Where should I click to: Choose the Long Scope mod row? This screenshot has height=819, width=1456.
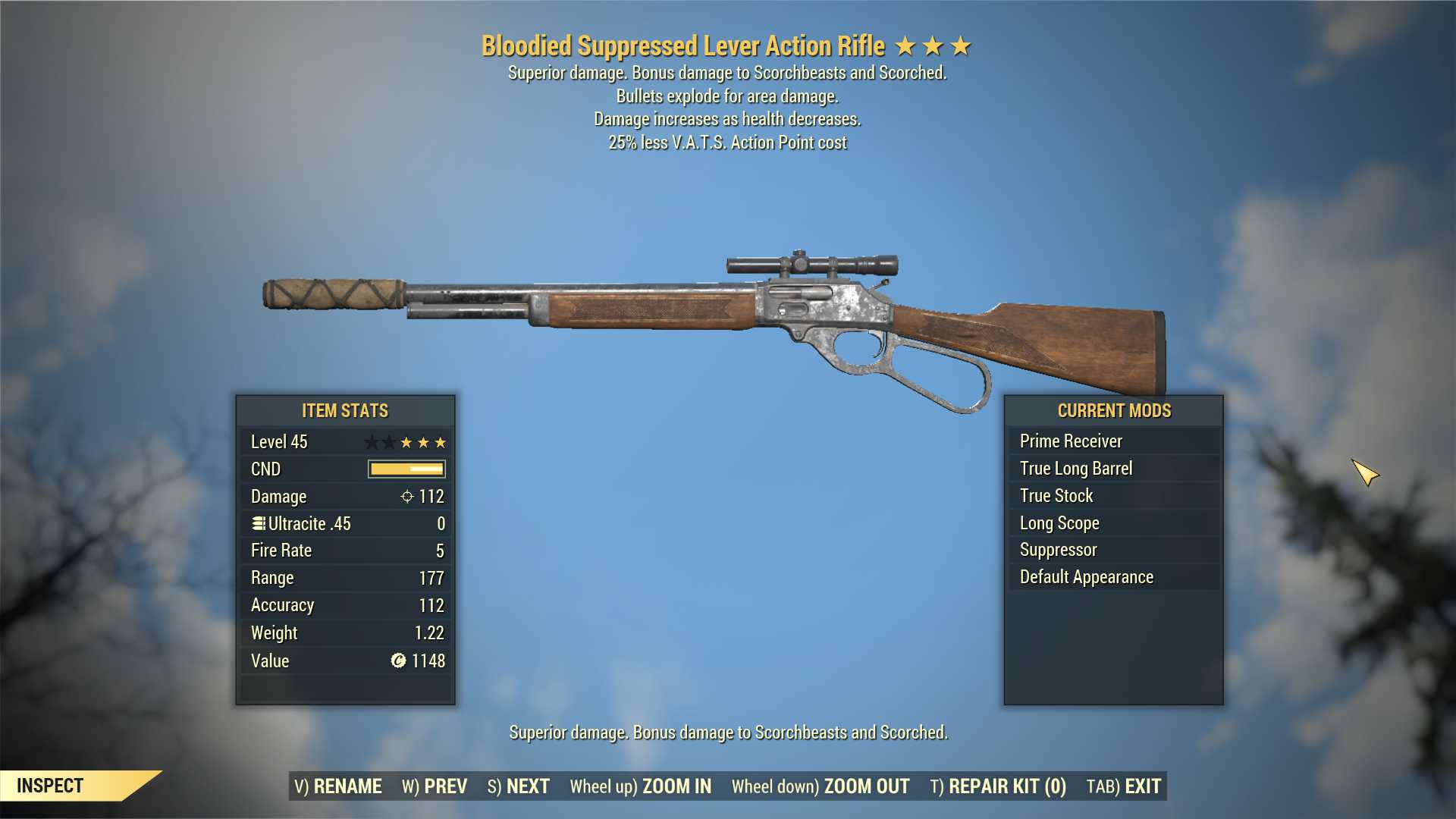click(x=1059, y=523)
